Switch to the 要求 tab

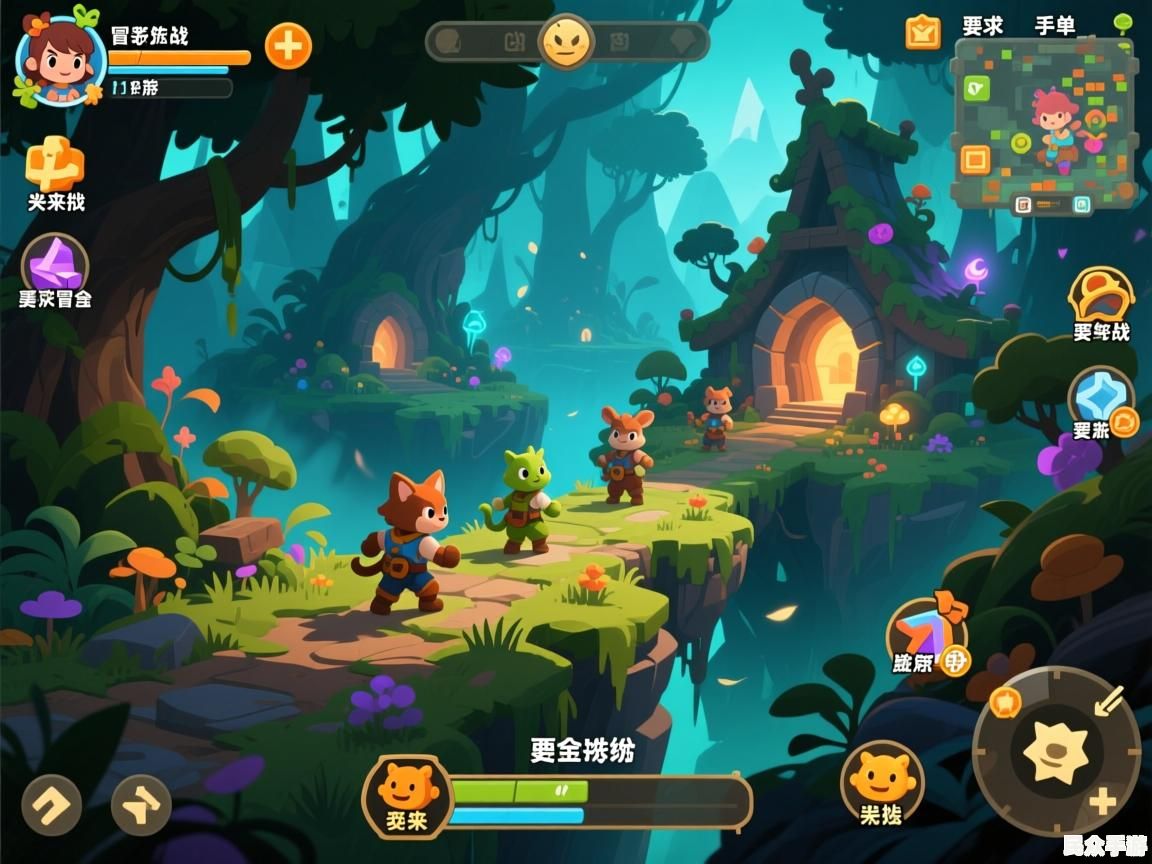(x=982, y=26)
